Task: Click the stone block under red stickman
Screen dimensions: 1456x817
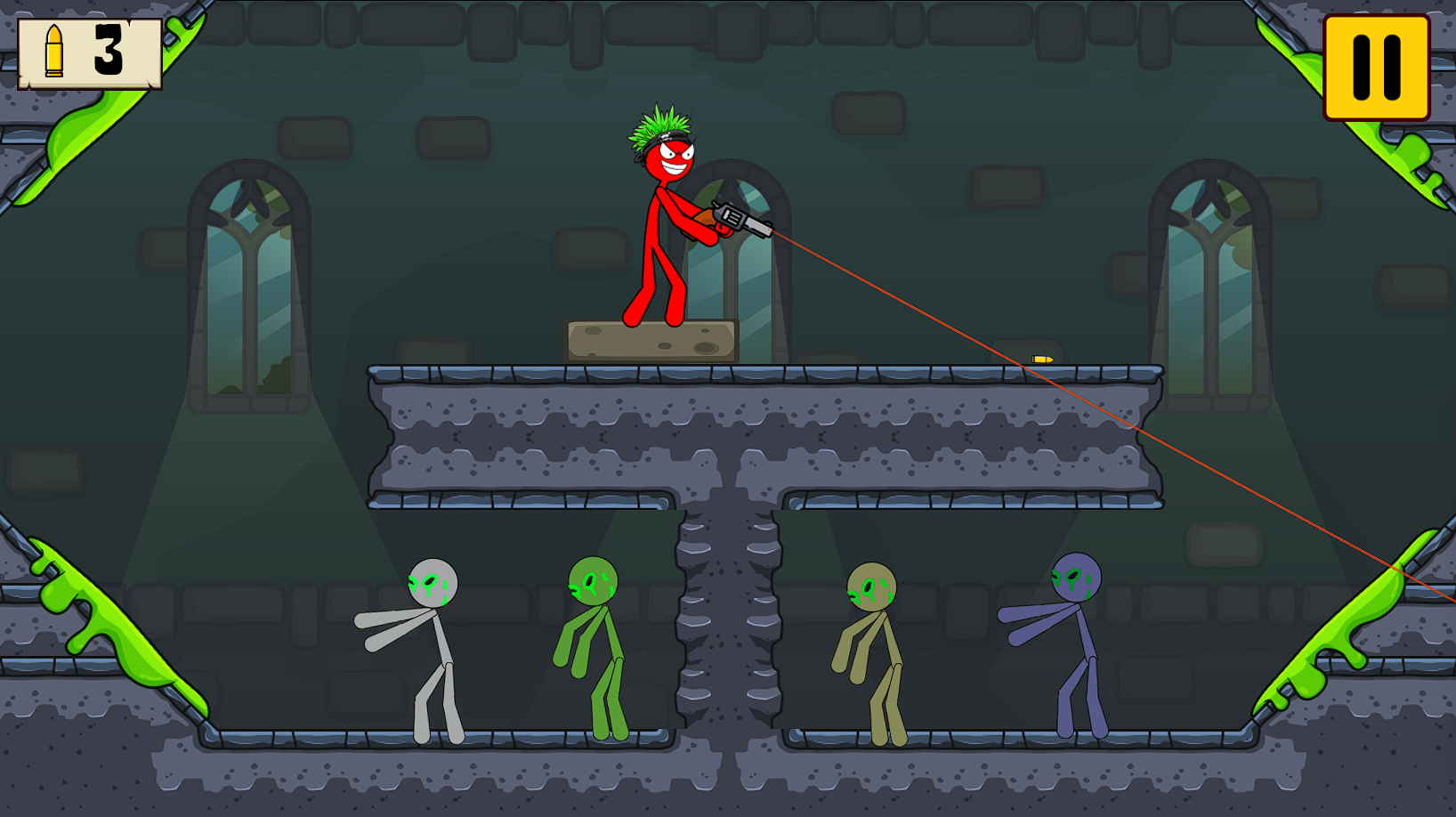Action: coord(650,341)
